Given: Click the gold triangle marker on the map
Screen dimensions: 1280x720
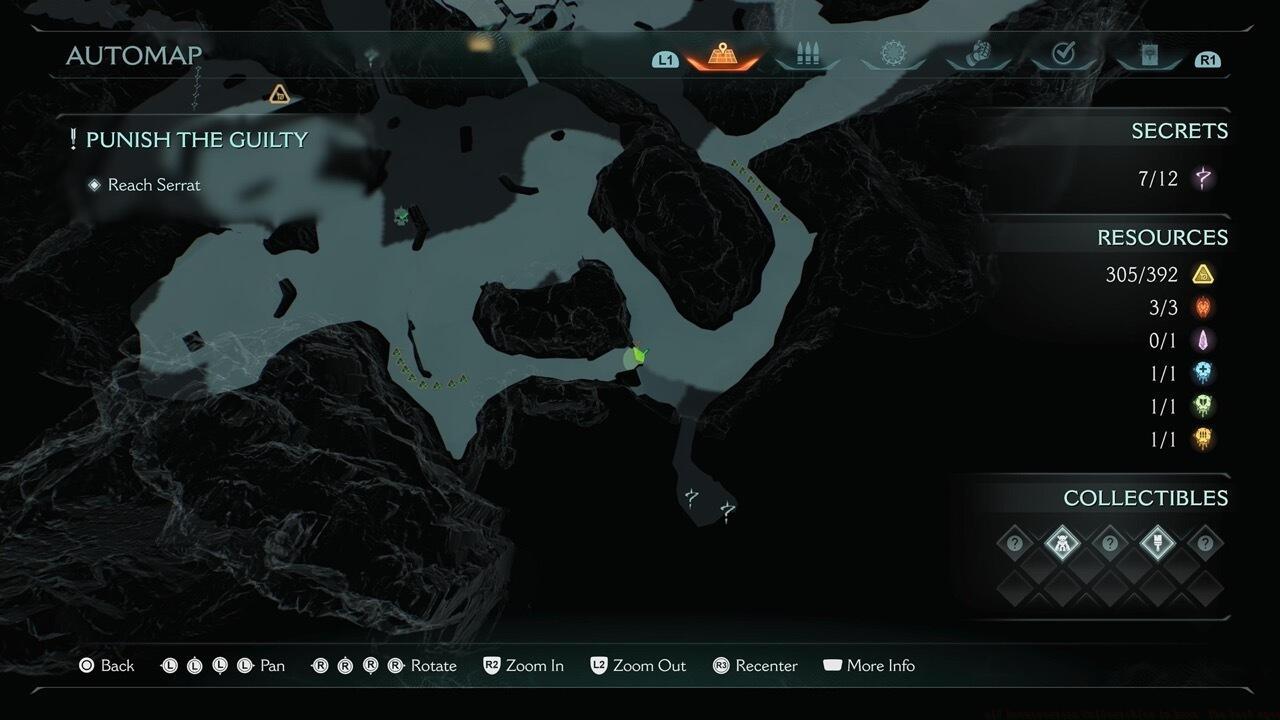Looking at the screenshot, I should tap(279, 94).
